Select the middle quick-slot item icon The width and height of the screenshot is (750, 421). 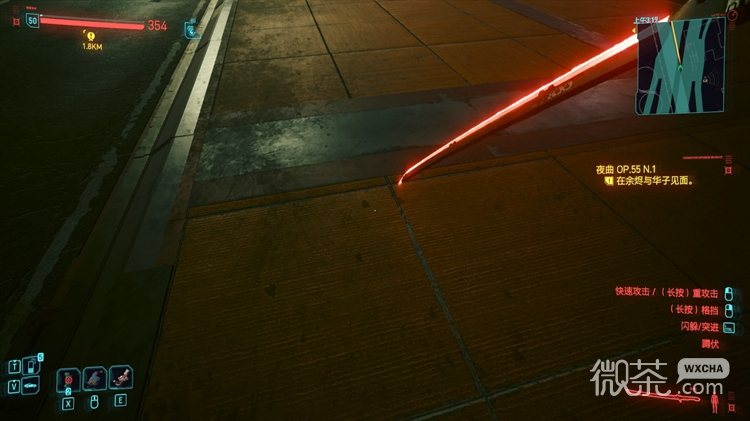pos(95,378)
